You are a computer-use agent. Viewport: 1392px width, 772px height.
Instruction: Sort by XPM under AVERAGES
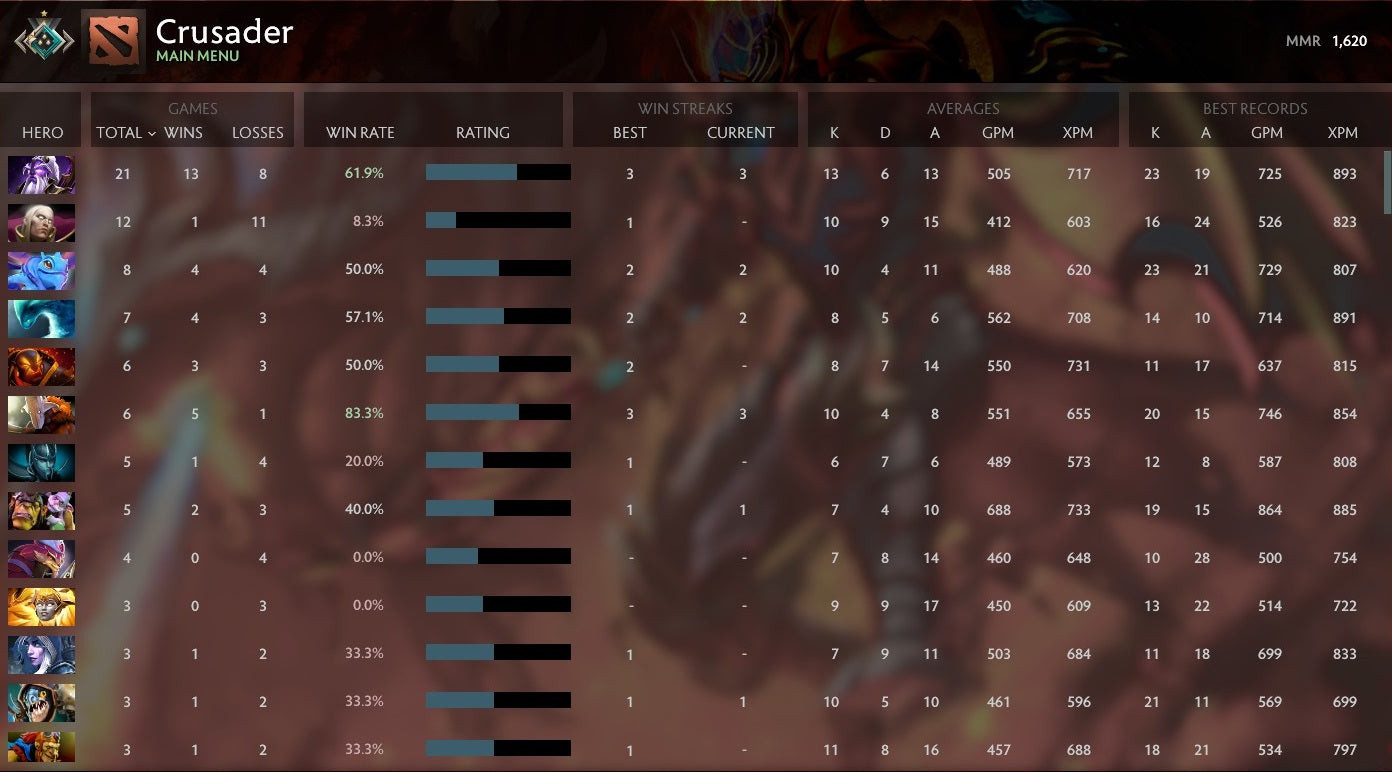1079,133
